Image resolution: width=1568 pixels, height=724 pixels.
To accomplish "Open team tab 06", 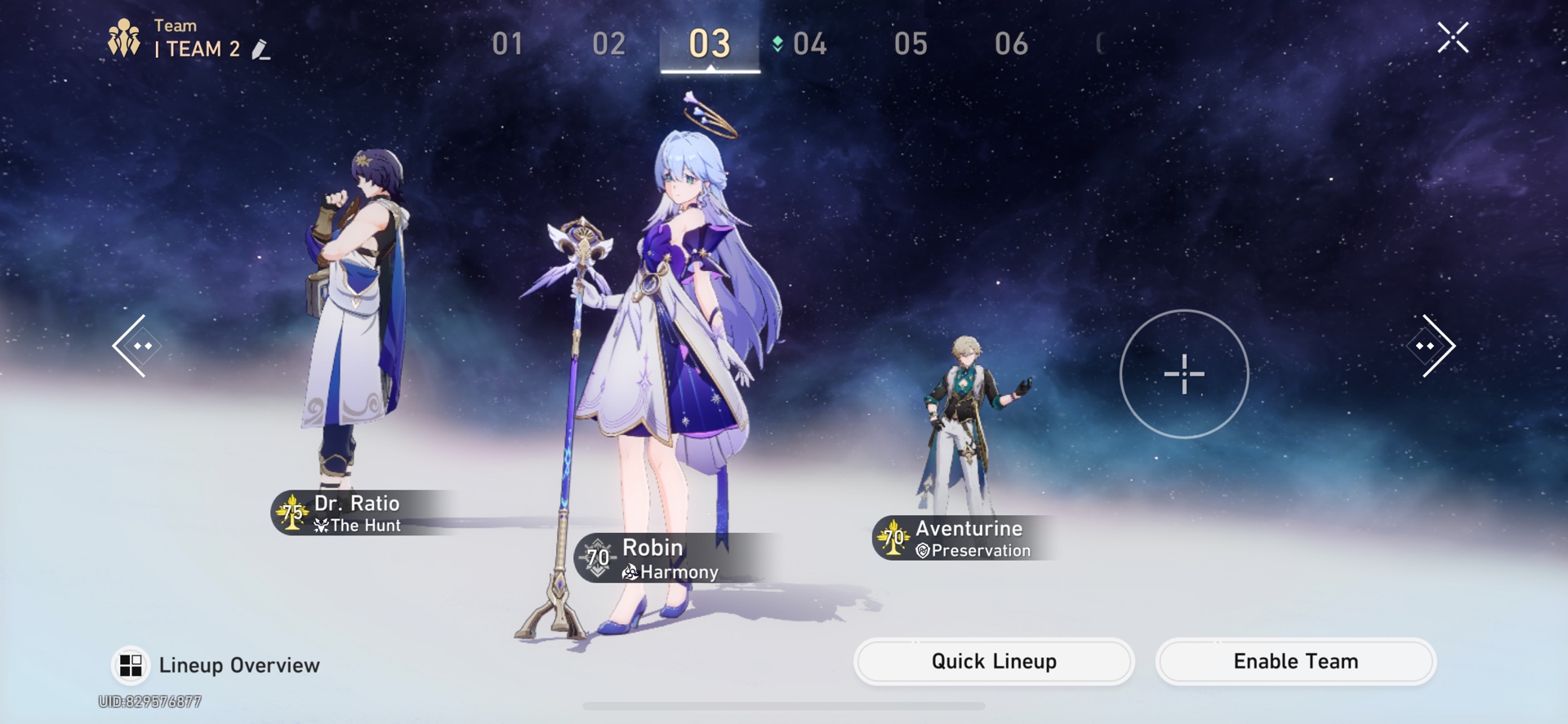I will 1011,45.
